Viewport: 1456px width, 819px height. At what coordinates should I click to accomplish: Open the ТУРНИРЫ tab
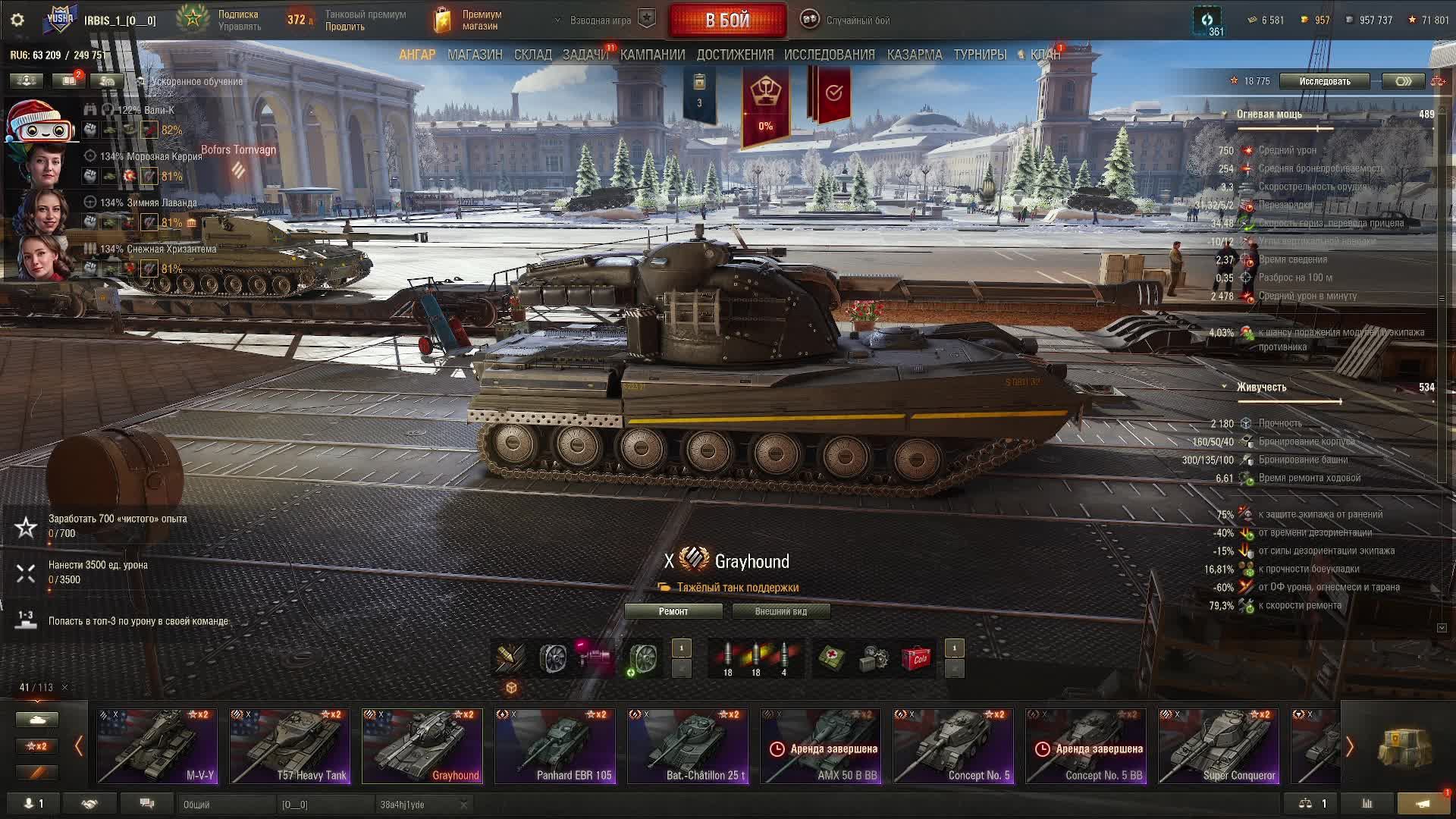980,55
